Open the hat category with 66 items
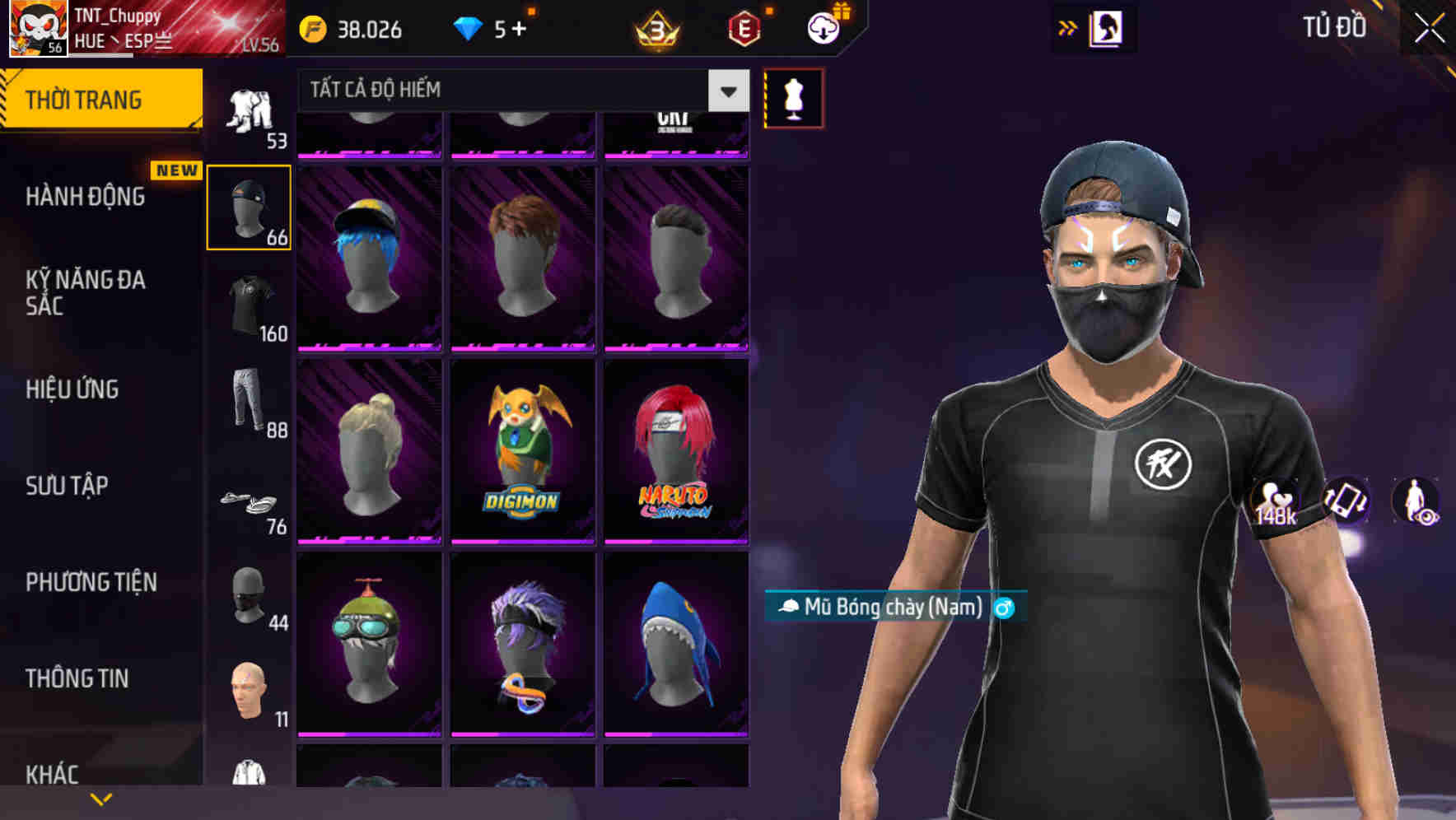The image size is (1456, 820). [248, 208]
